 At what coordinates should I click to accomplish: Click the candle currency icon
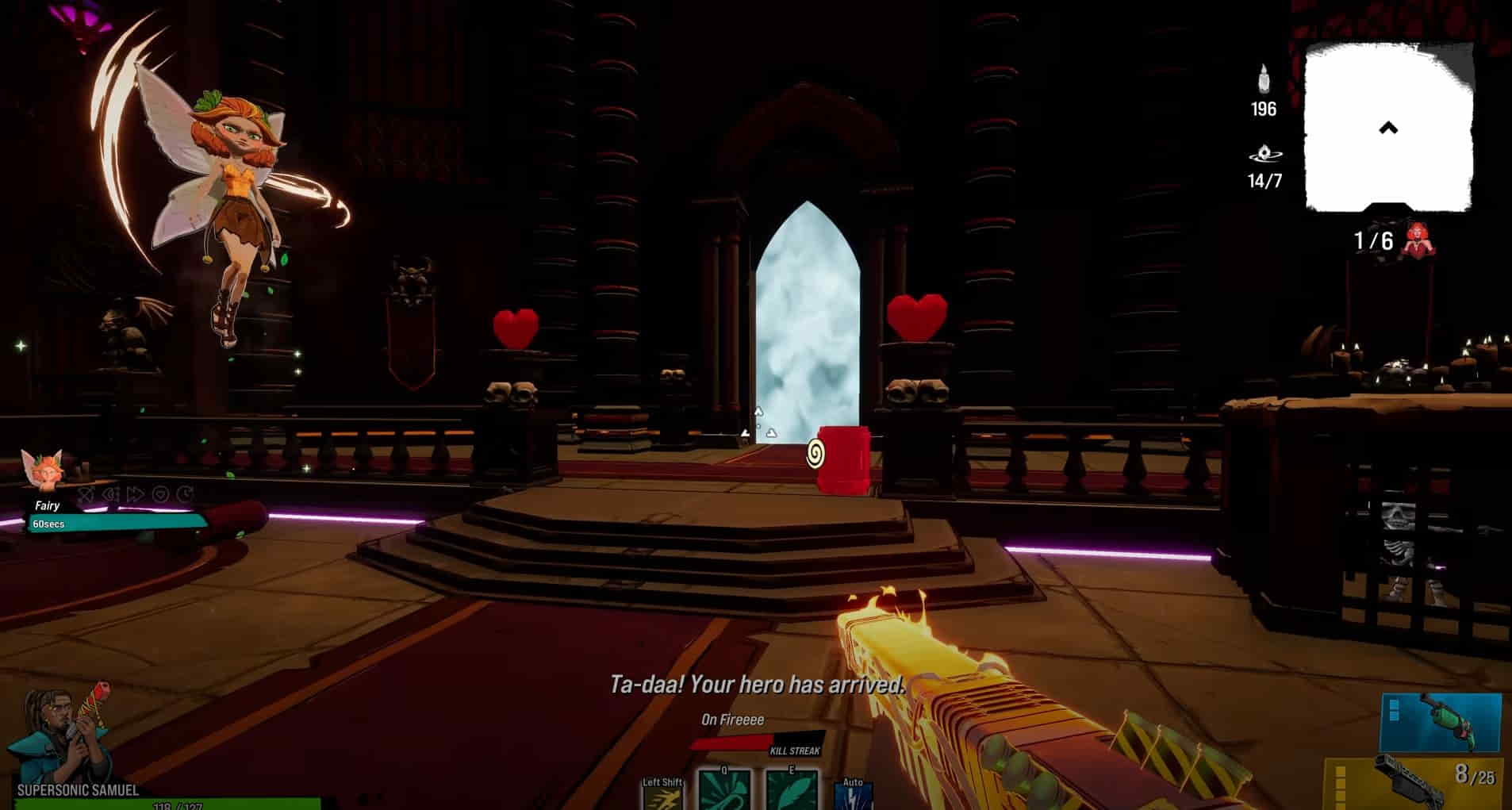pyautogui.click(x=1264, y=80)
